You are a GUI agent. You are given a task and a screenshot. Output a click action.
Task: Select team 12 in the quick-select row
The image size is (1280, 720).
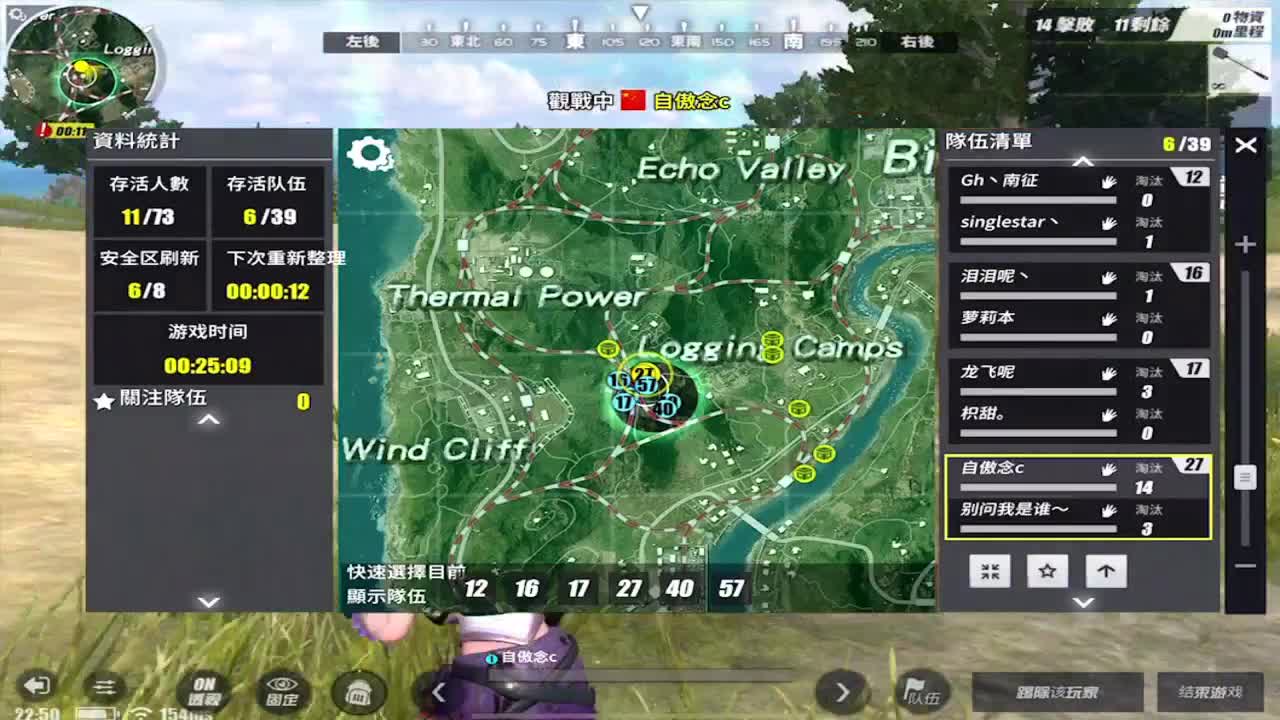[x=477, y=590]
